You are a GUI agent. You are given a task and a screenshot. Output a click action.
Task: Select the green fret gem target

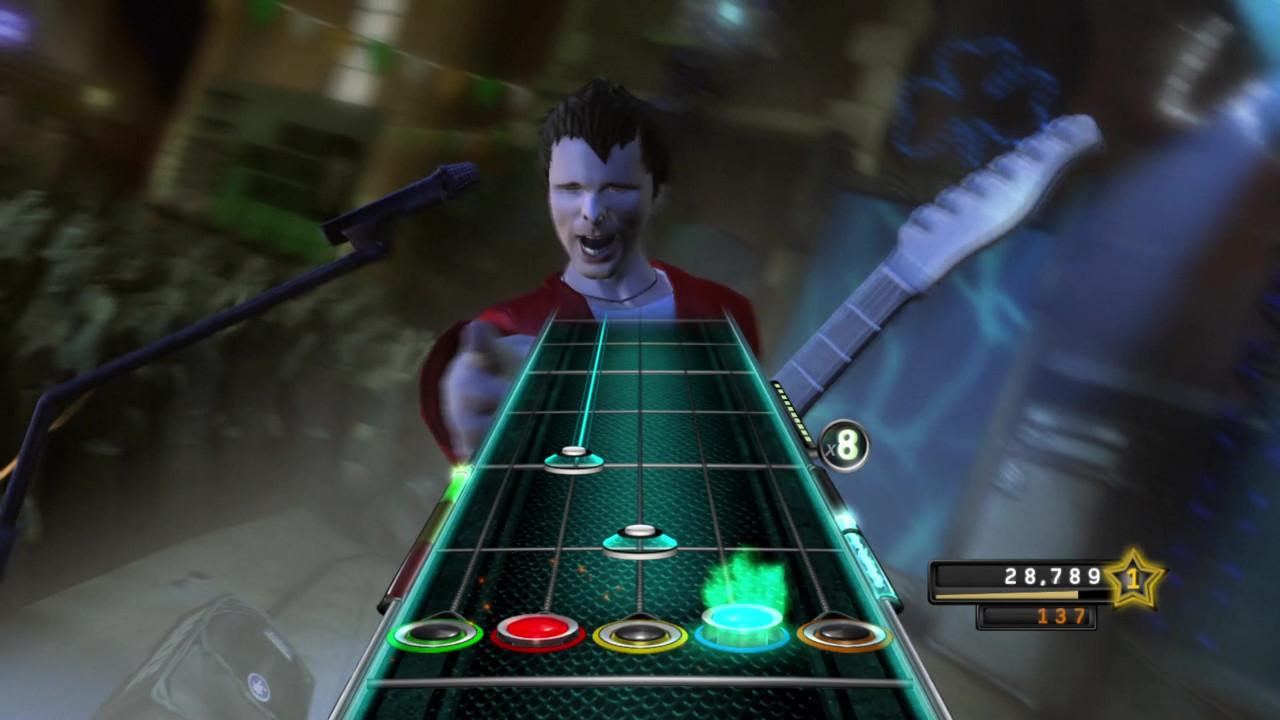[437, 634]
